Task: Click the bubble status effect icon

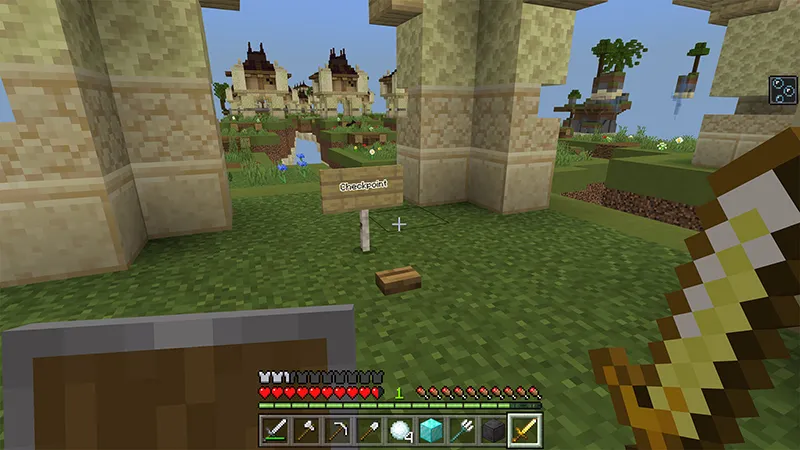Action: tap(783, 88)
